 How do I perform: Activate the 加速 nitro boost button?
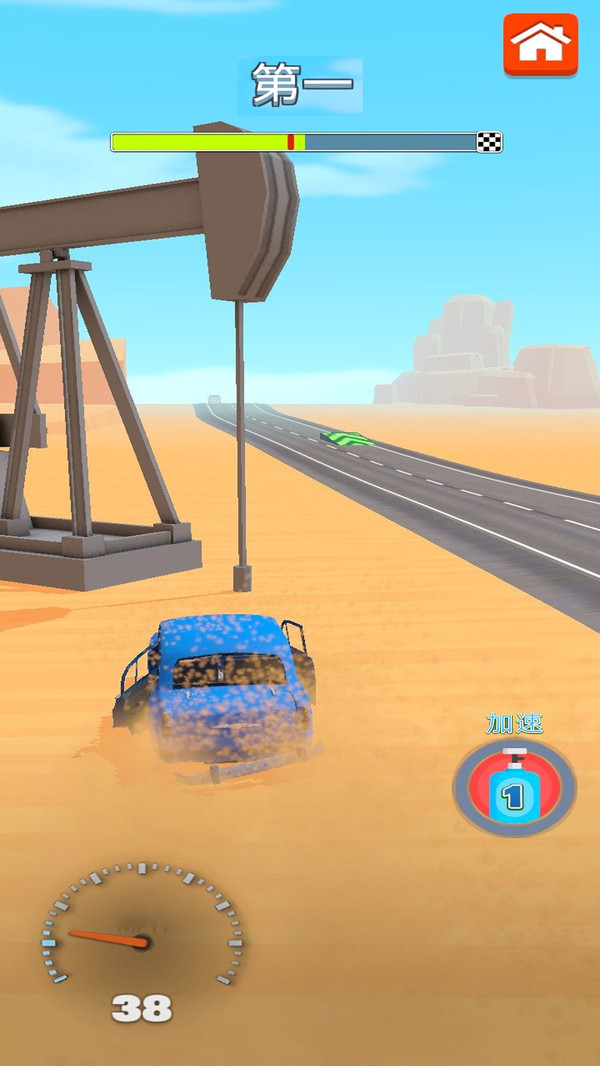tap(514, 787)
